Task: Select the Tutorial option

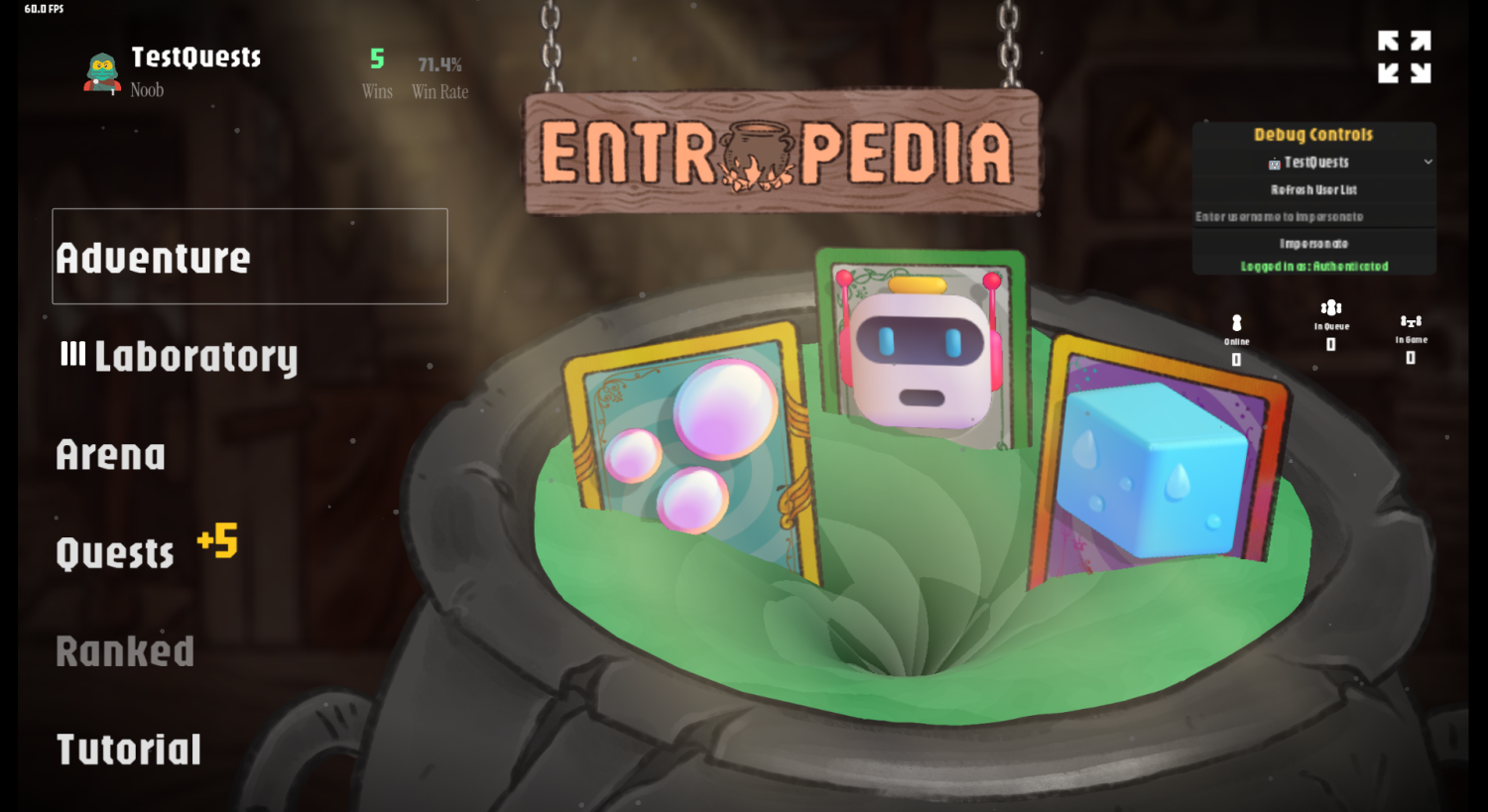Action: (129, 749)
